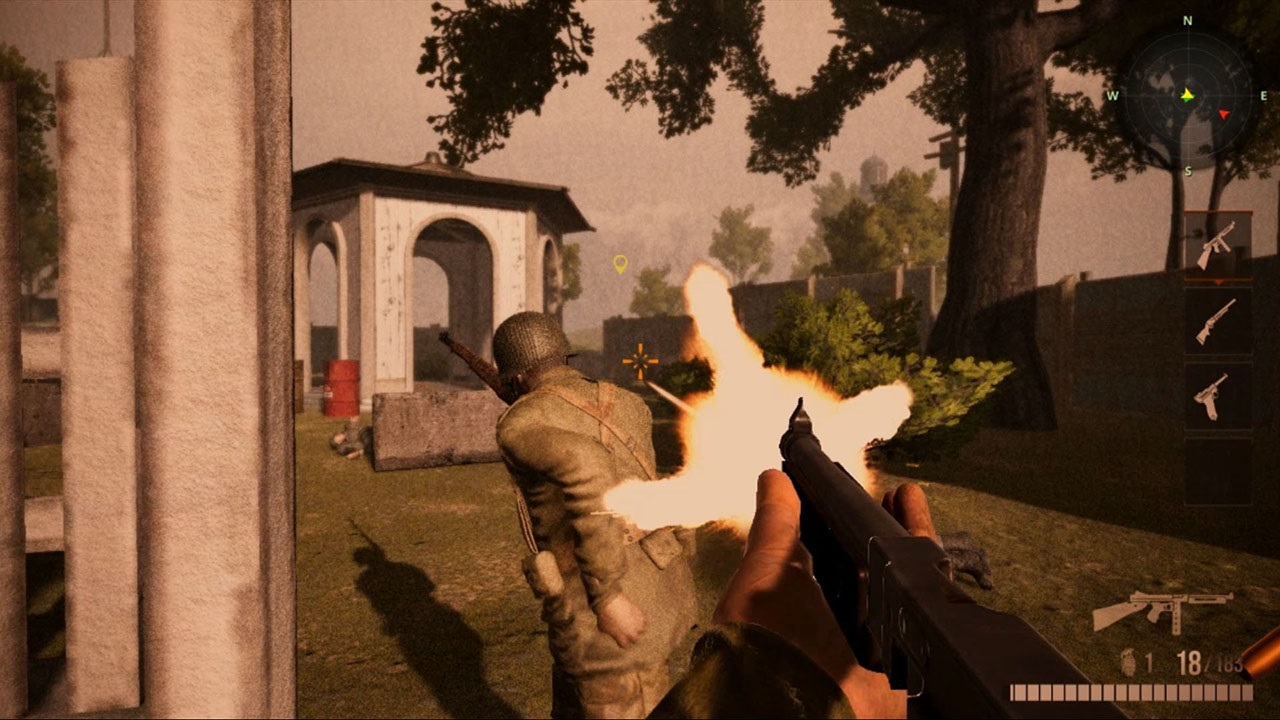Viewport: 1280px width, 720px height.
Task: Click the yellow waypoint marker above the gazebo
Action: [x=620, y=264]
